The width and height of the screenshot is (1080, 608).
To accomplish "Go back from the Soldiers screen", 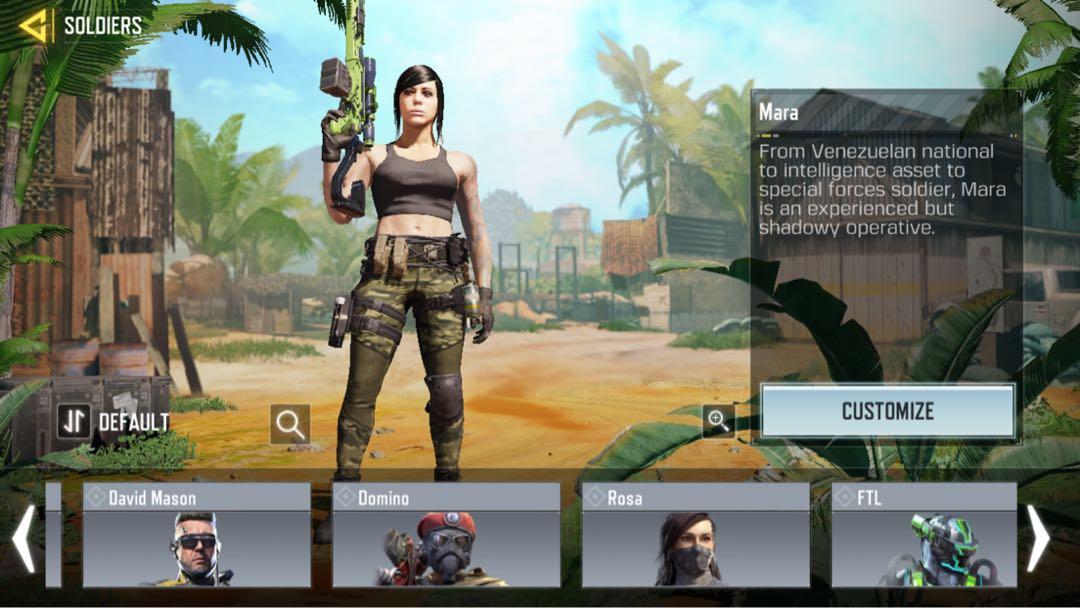I will [34, 25].
